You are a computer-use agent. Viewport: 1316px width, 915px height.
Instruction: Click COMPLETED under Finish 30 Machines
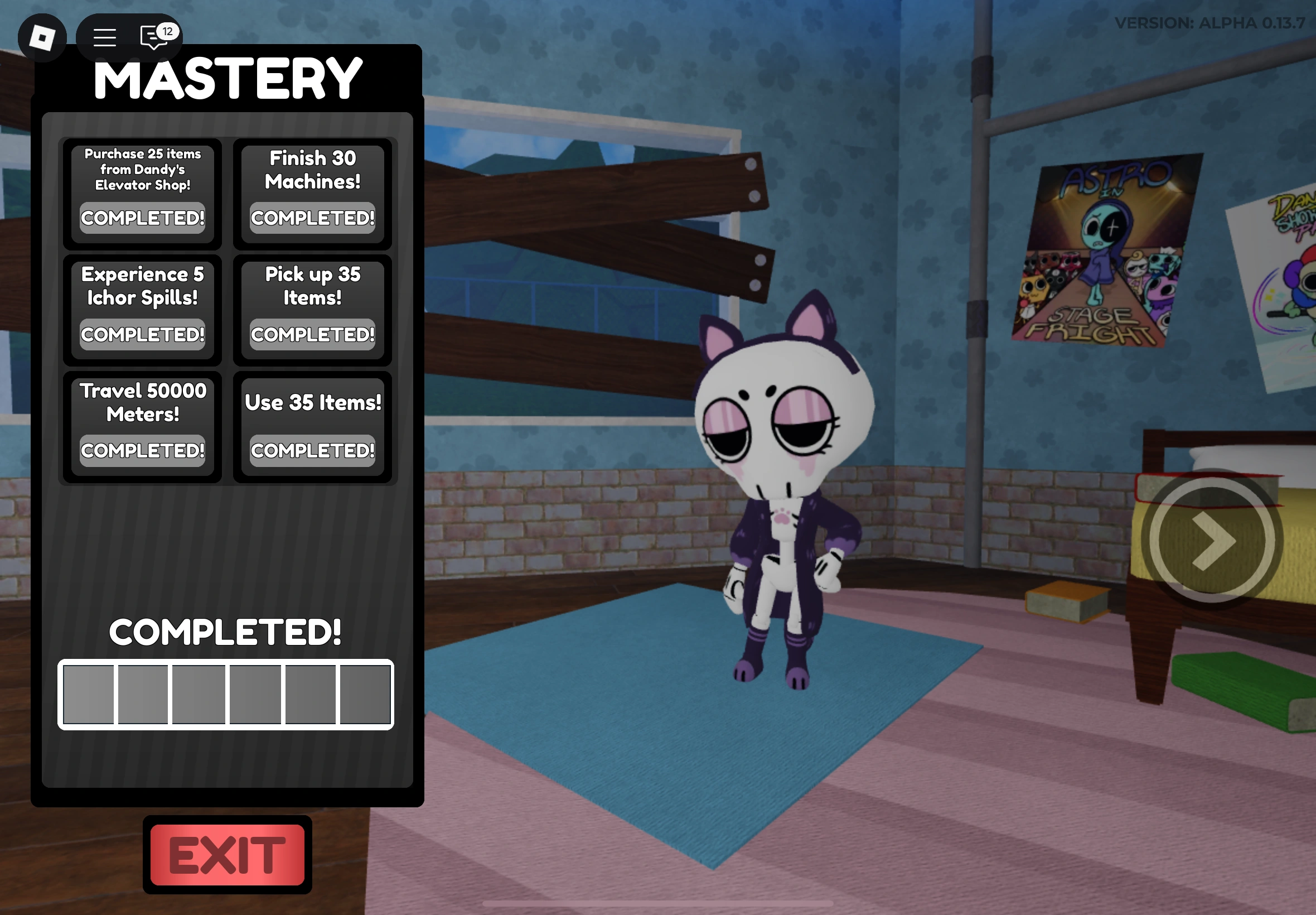pos(312,218)
